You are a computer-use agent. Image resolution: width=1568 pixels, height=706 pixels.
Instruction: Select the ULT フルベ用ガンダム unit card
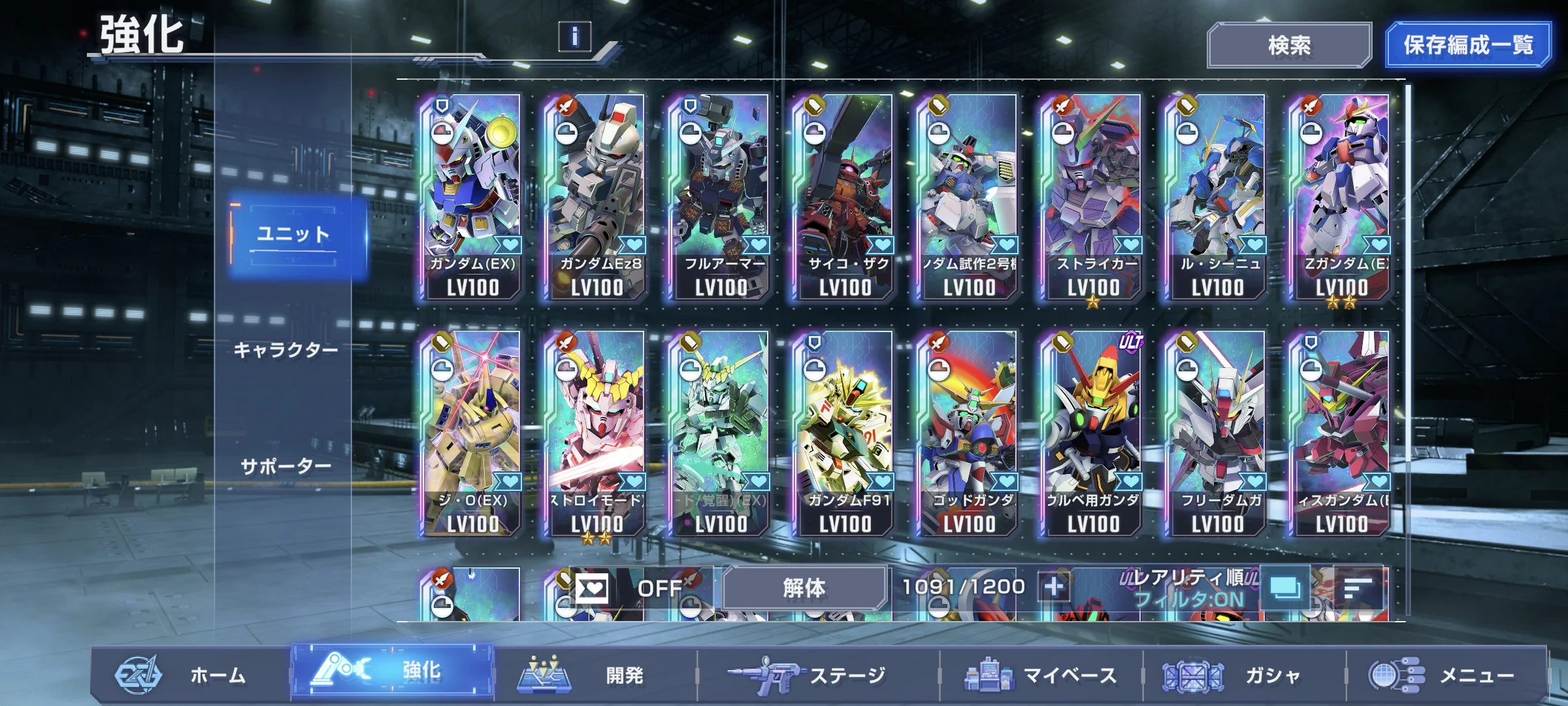tap(1092, 433)
